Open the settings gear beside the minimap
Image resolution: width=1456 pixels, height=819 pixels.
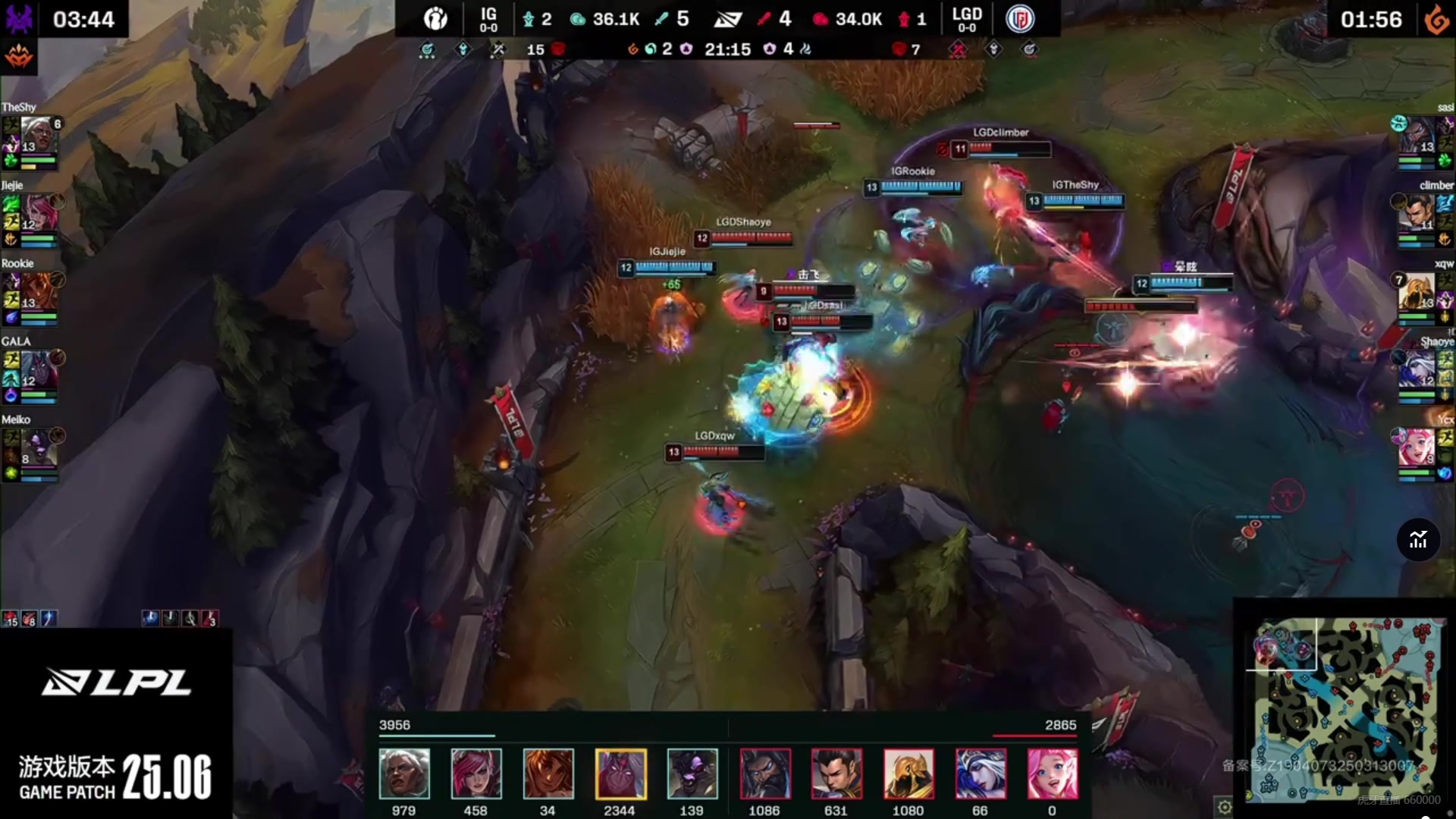[1224, 807]
